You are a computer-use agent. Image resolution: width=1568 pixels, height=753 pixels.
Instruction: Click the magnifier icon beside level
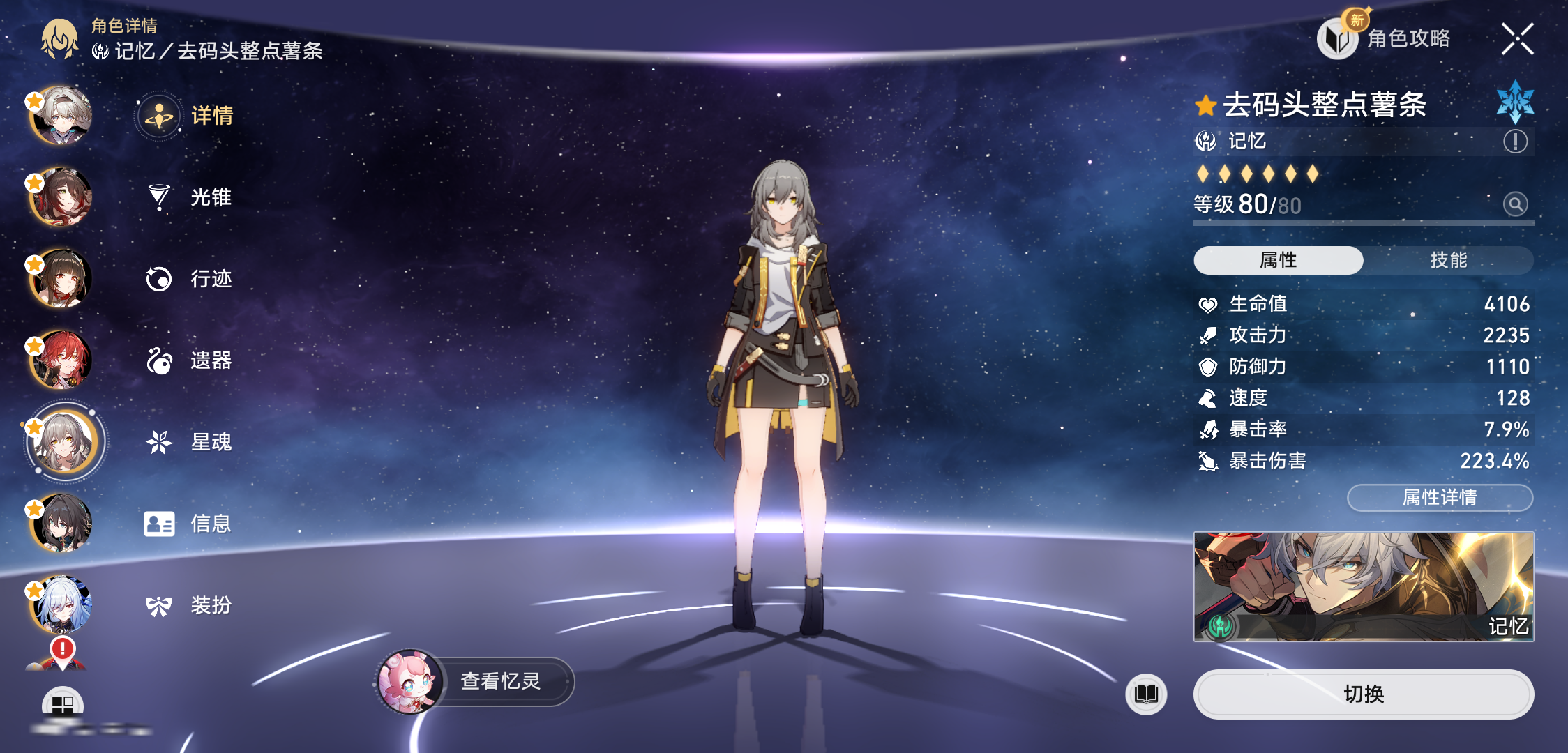[1515, 204]
